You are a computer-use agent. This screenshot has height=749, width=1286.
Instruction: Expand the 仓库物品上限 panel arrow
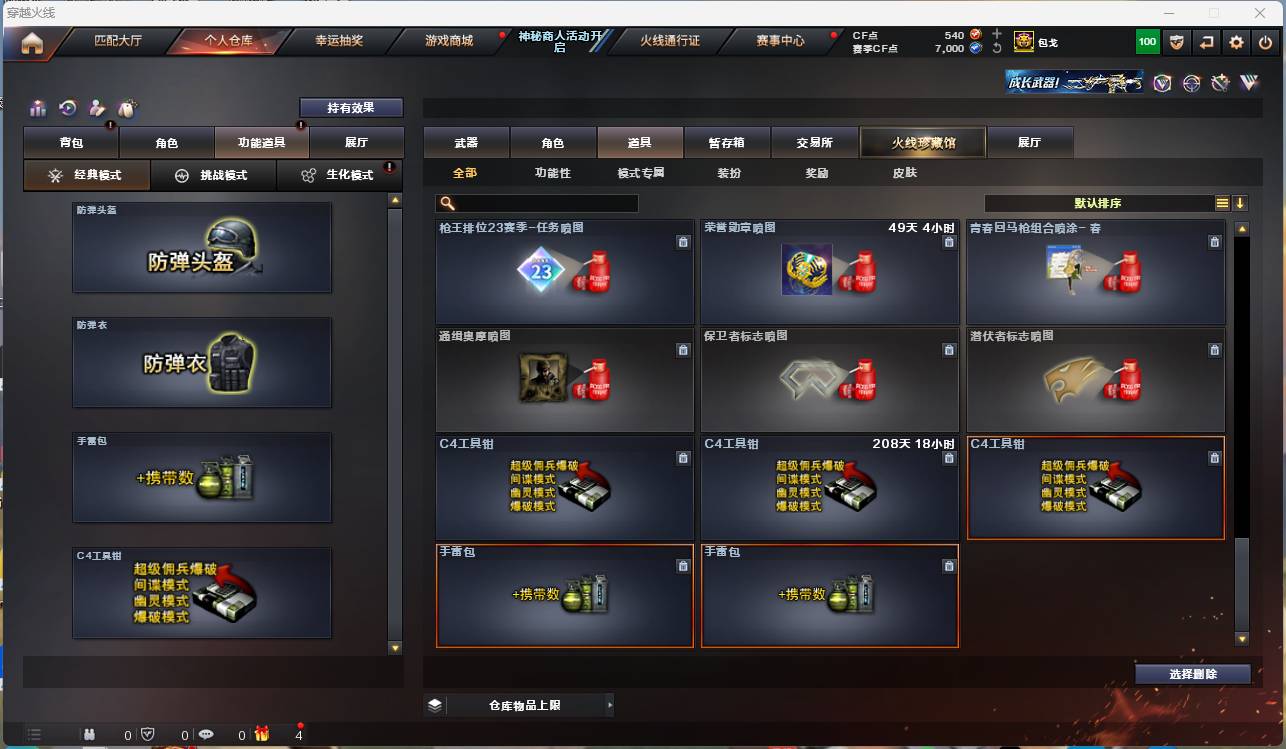(610, 704)
